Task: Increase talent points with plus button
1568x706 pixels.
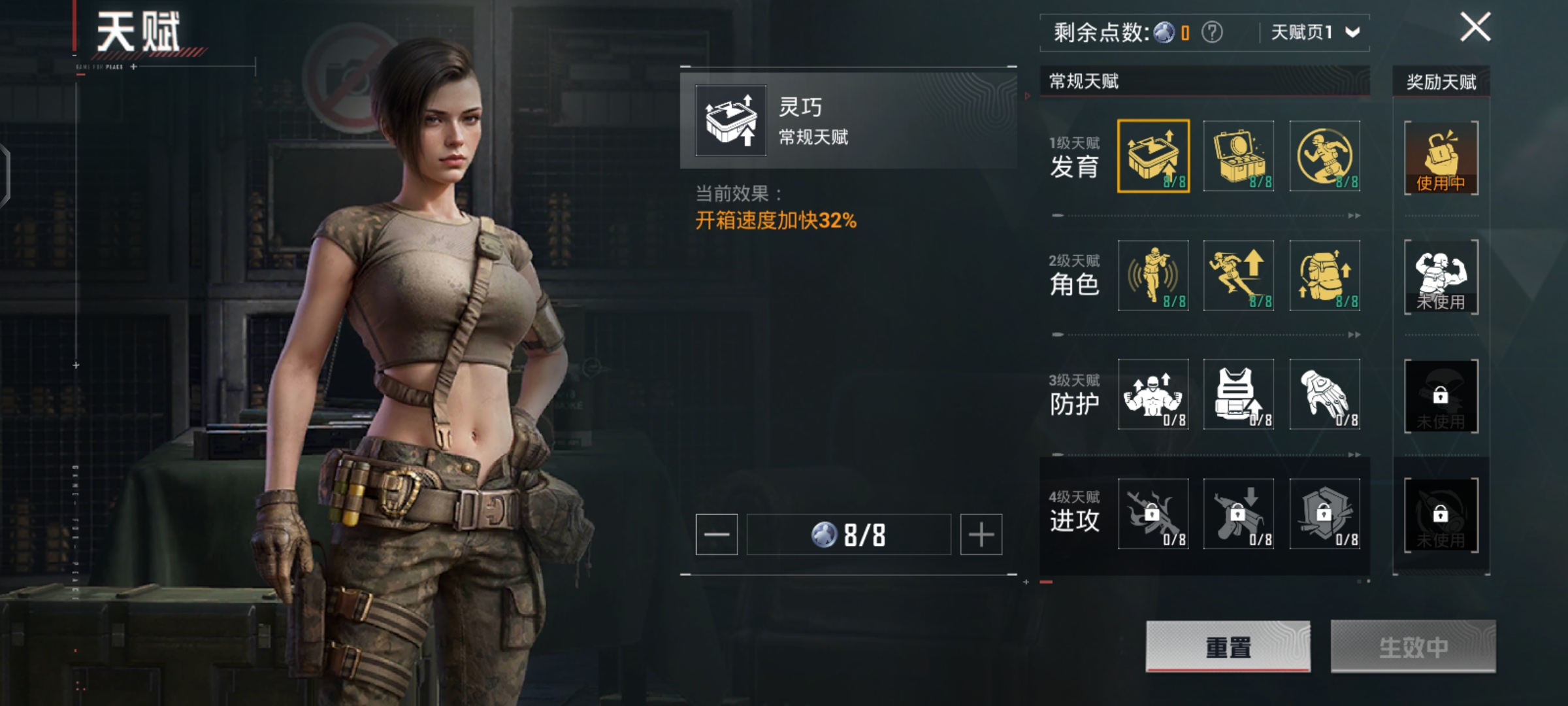Action: click(x=981, y=535)
